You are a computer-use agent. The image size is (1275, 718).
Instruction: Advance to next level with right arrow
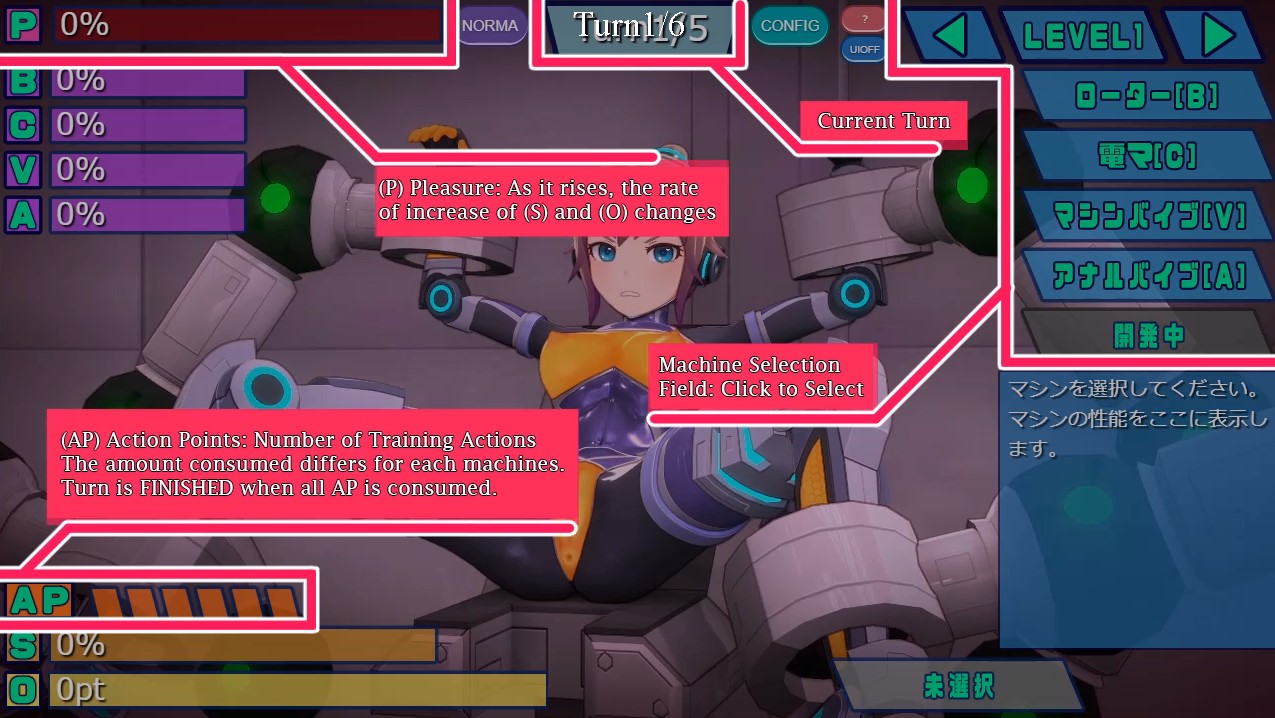click(1216, 37)
